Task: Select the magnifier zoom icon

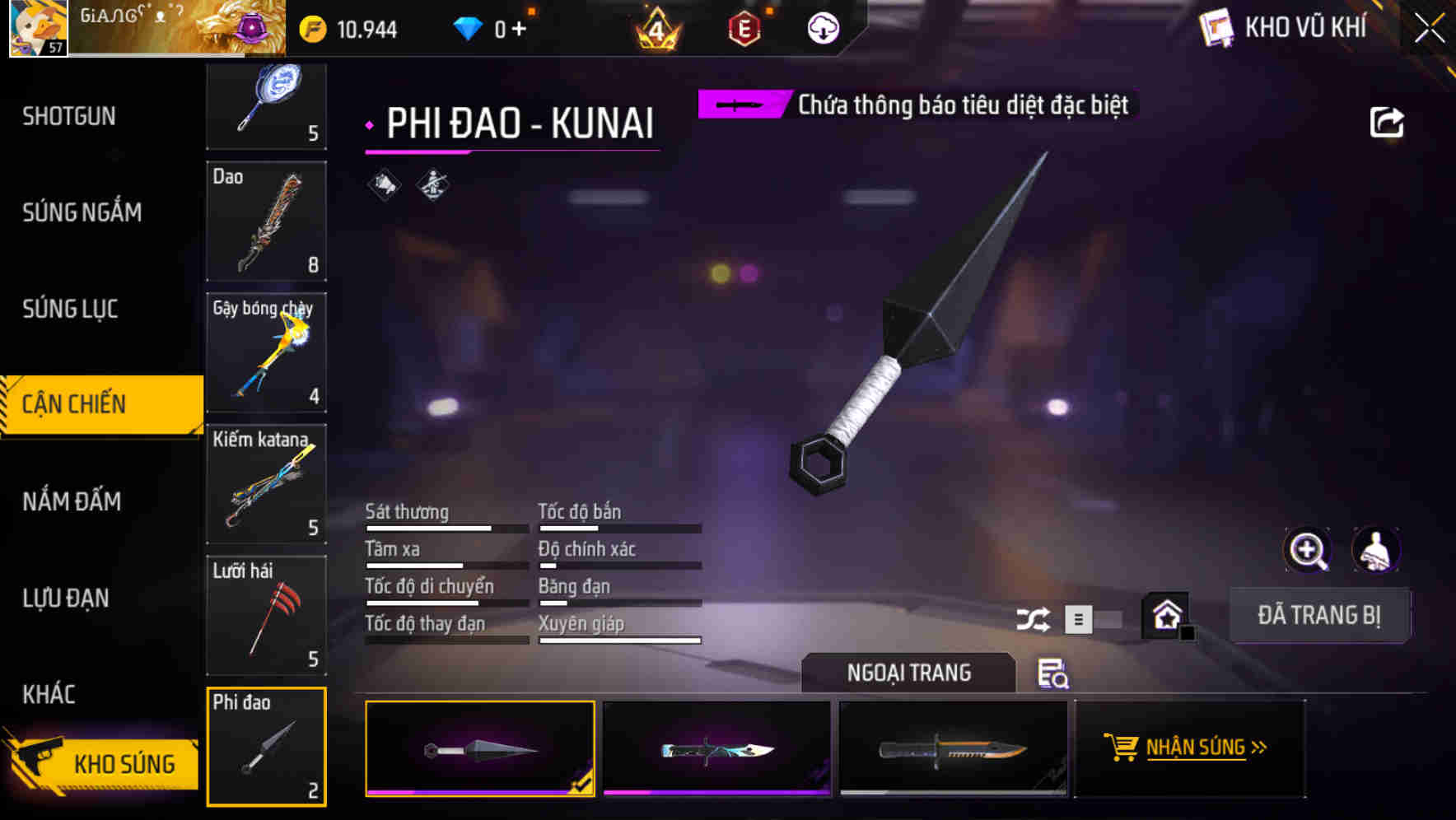Action: pos(1307,549)
